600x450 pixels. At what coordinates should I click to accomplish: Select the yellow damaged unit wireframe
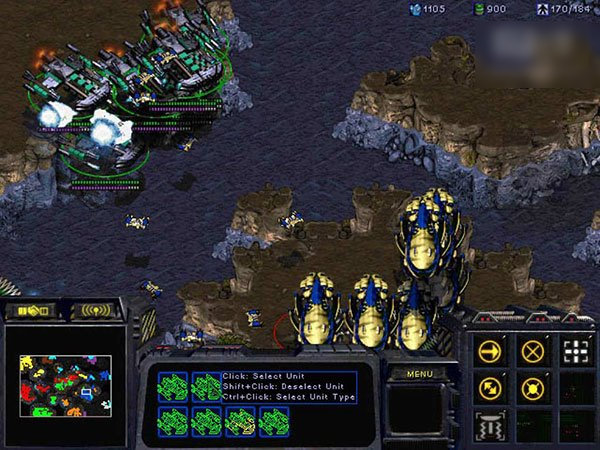(240, 421)
